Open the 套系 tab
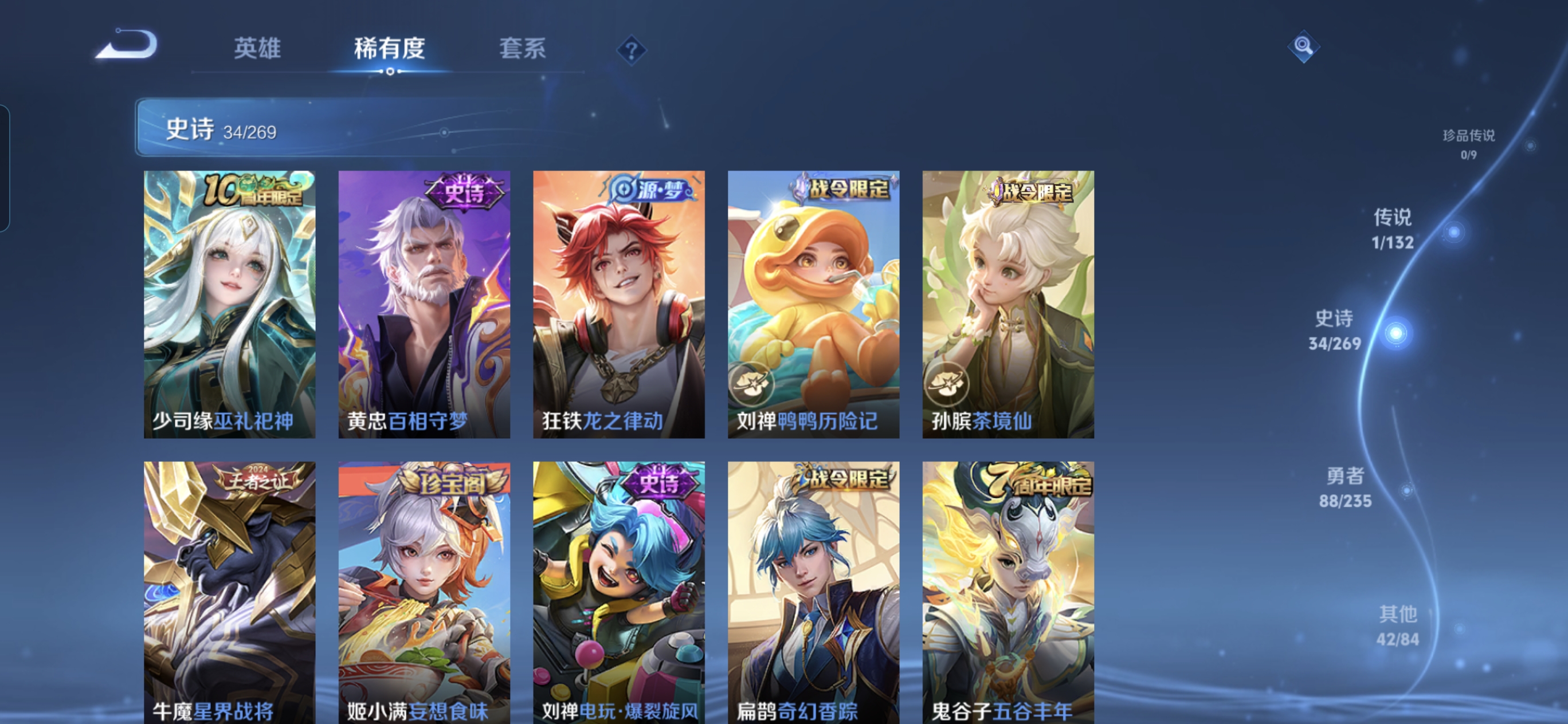The height and width of the screenshot is (724, 1568). pyautogui.click(x=522, y=48)
